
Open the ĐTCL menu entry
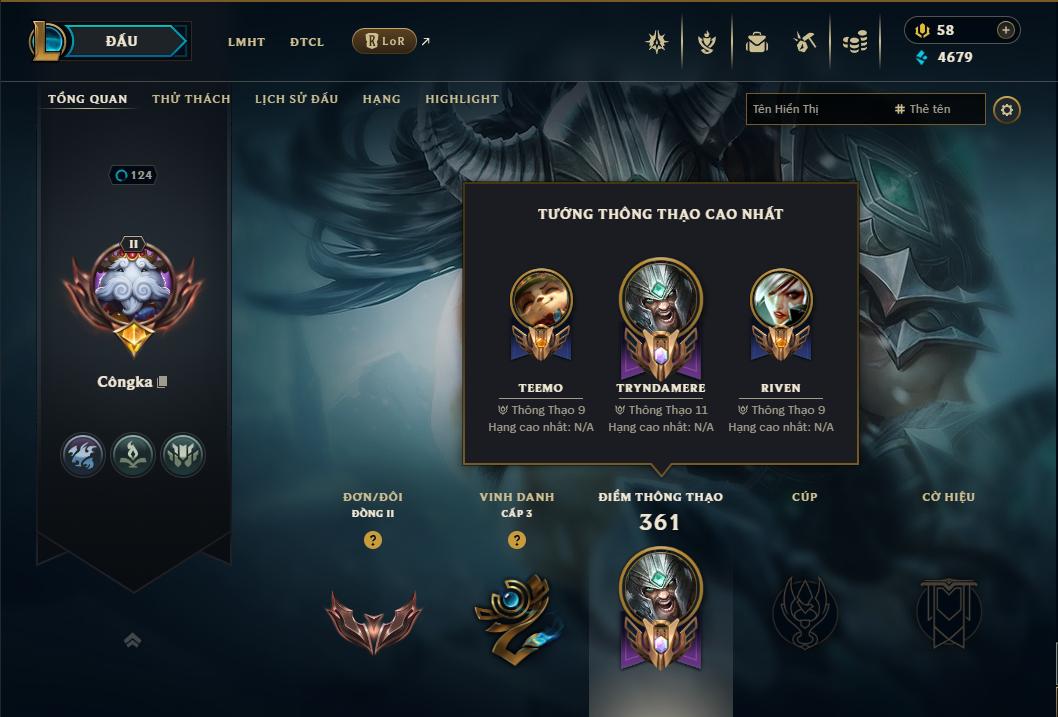[x=307, y=42]
